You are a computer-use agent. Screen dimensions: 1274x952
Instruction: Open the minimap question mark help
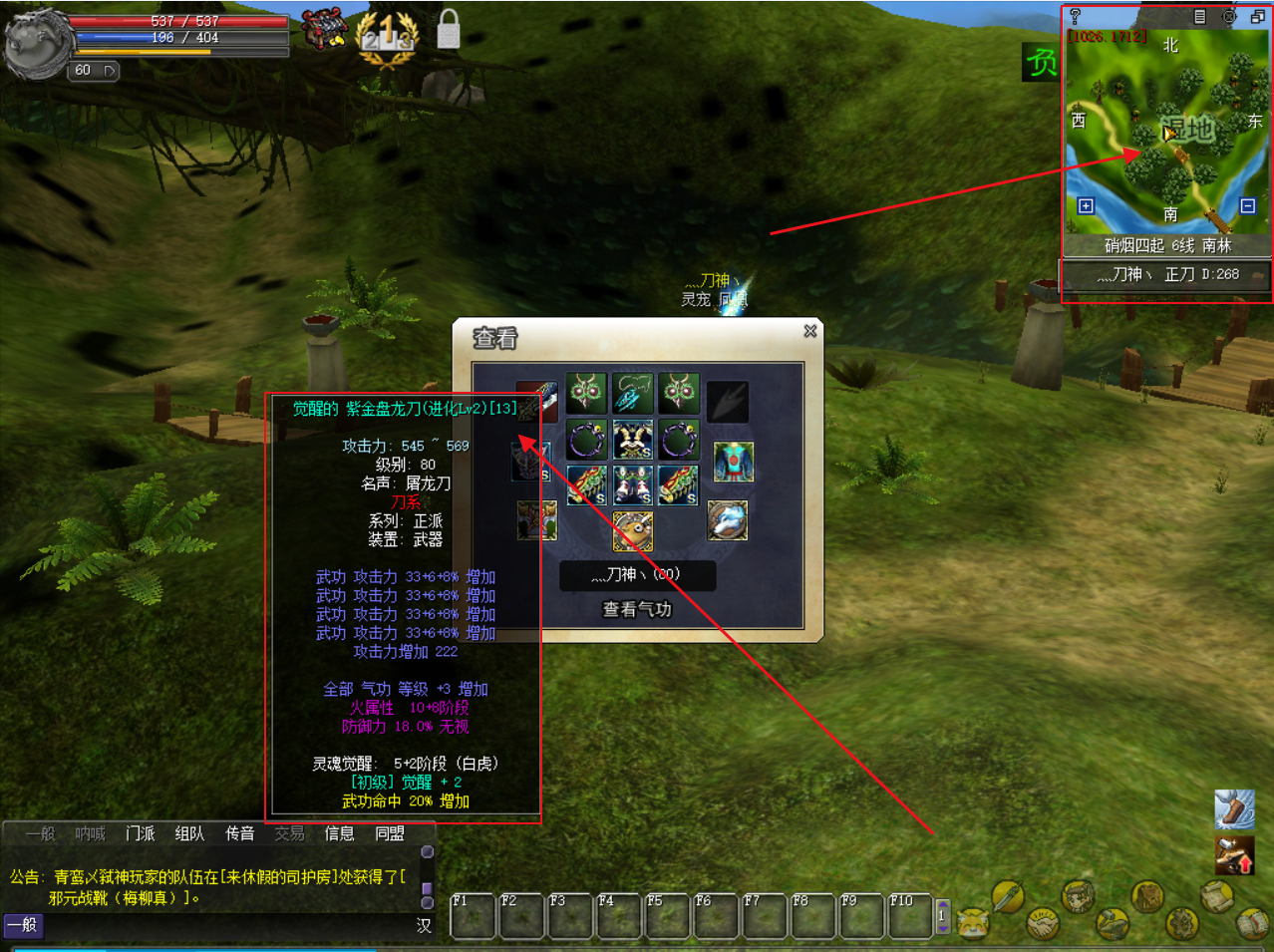tap(1075, 17)
